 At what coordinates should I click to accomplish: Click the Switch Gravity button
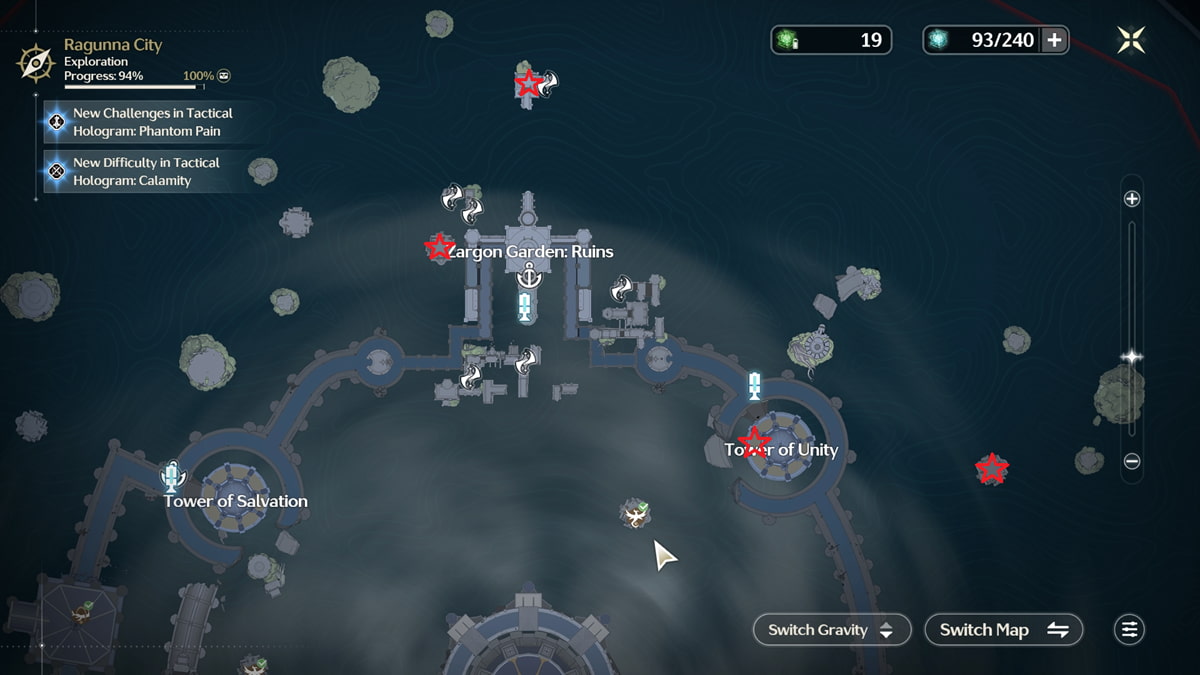pyautogui.click(x=832, y=629)
